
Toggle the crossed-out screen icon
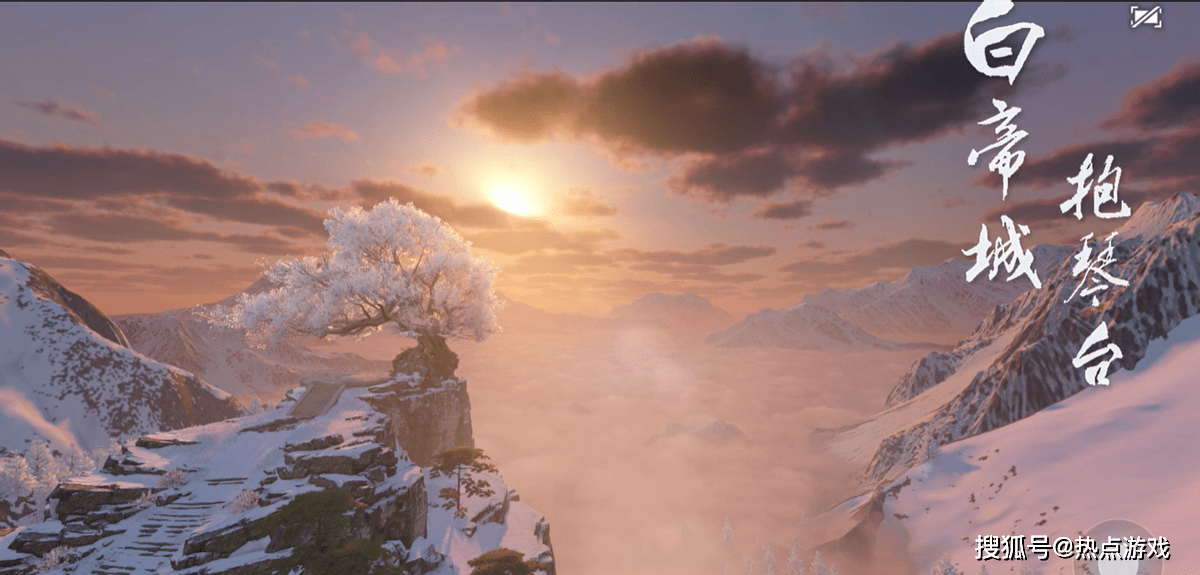(x=1145, y=17)
